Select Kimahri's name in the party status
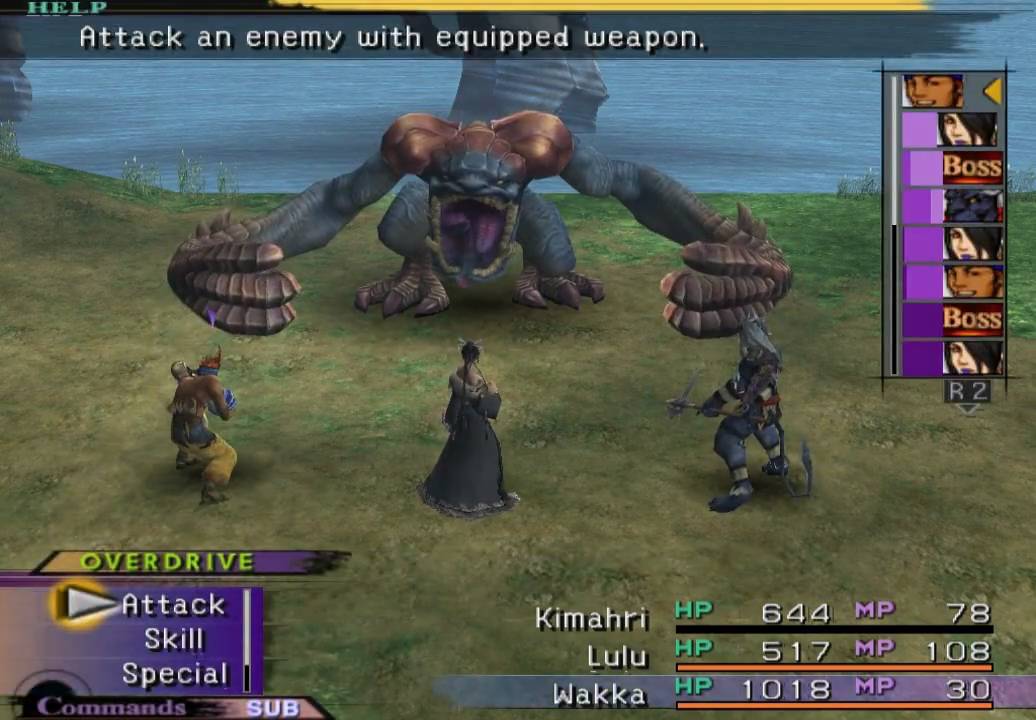Screen dimensions: 1036x720 (592, 618)
